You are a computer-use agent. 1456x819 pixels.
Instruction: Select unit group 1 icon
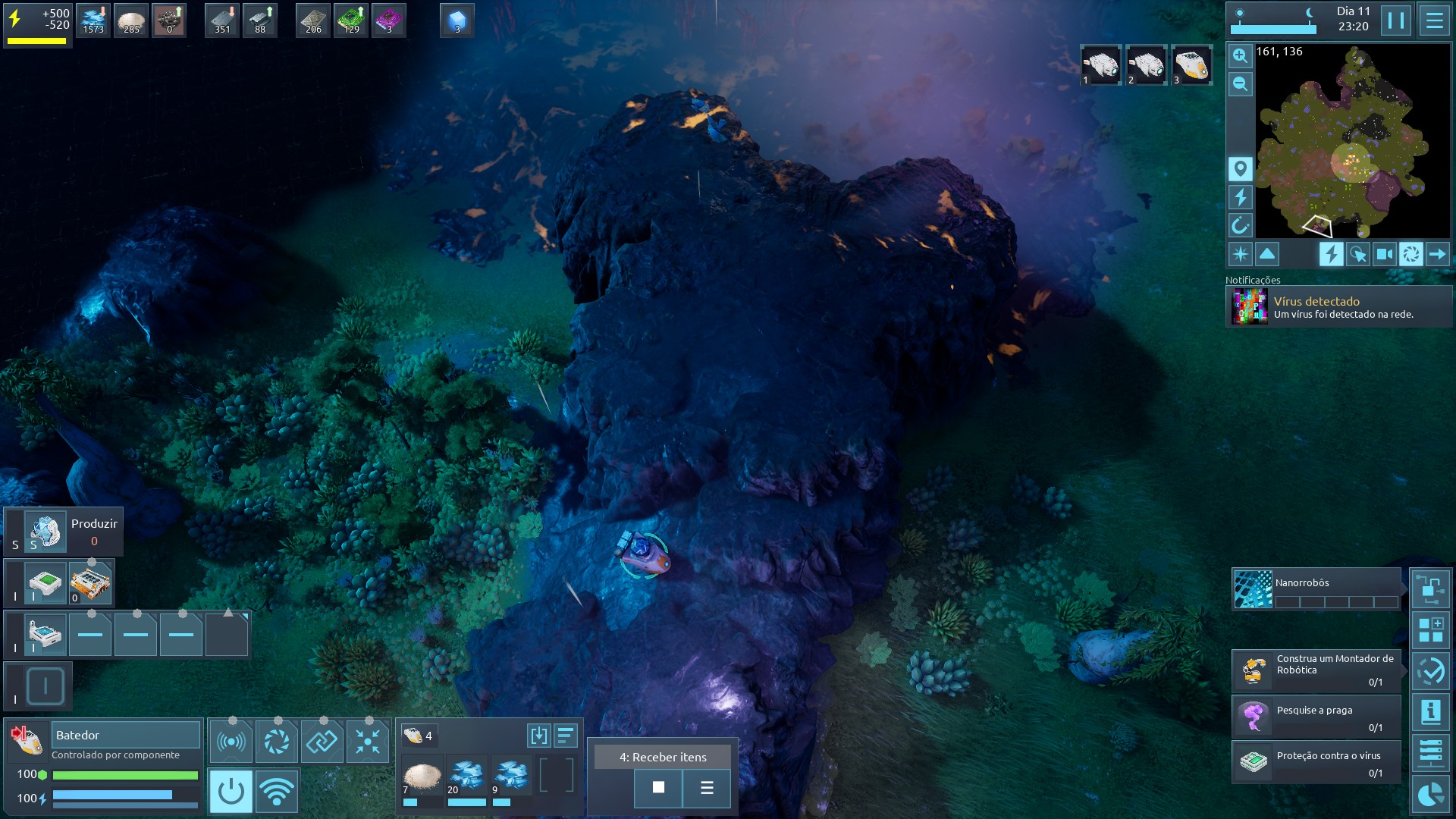click(x=1100, y=65)
